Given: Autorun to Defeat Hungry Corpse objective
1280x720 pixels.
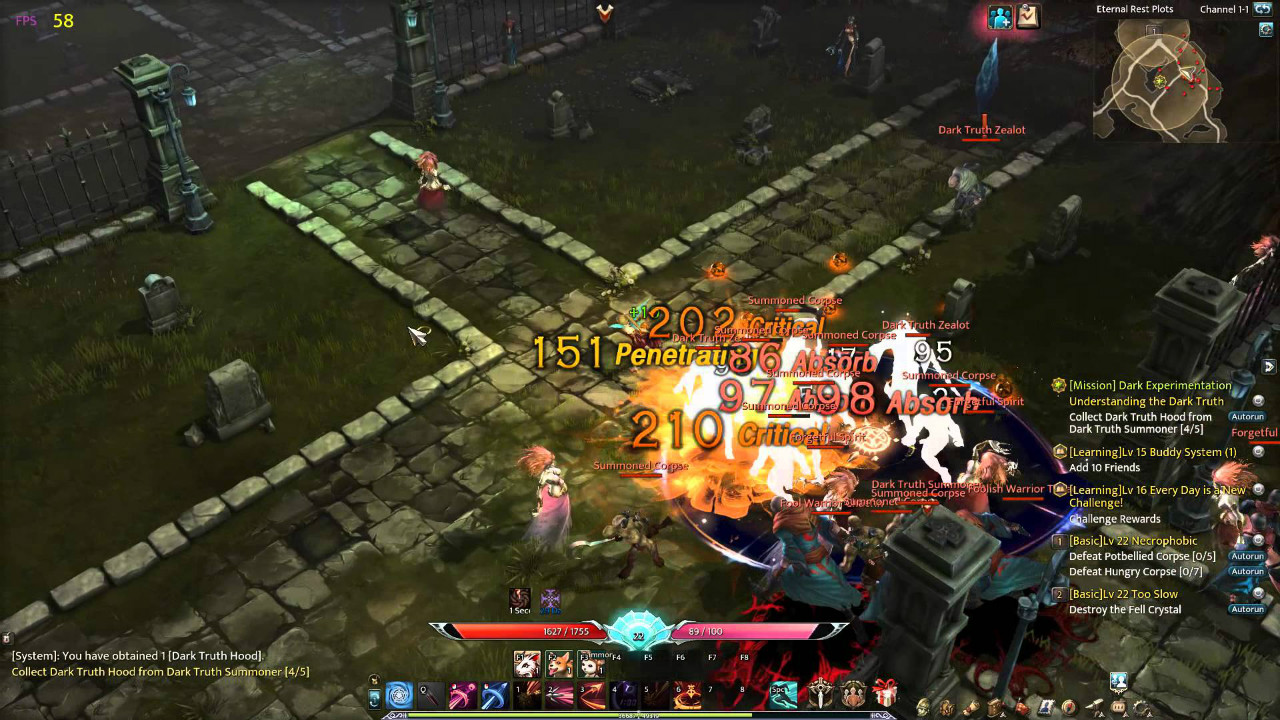Looking at the screenshot, I should 1247,572.
